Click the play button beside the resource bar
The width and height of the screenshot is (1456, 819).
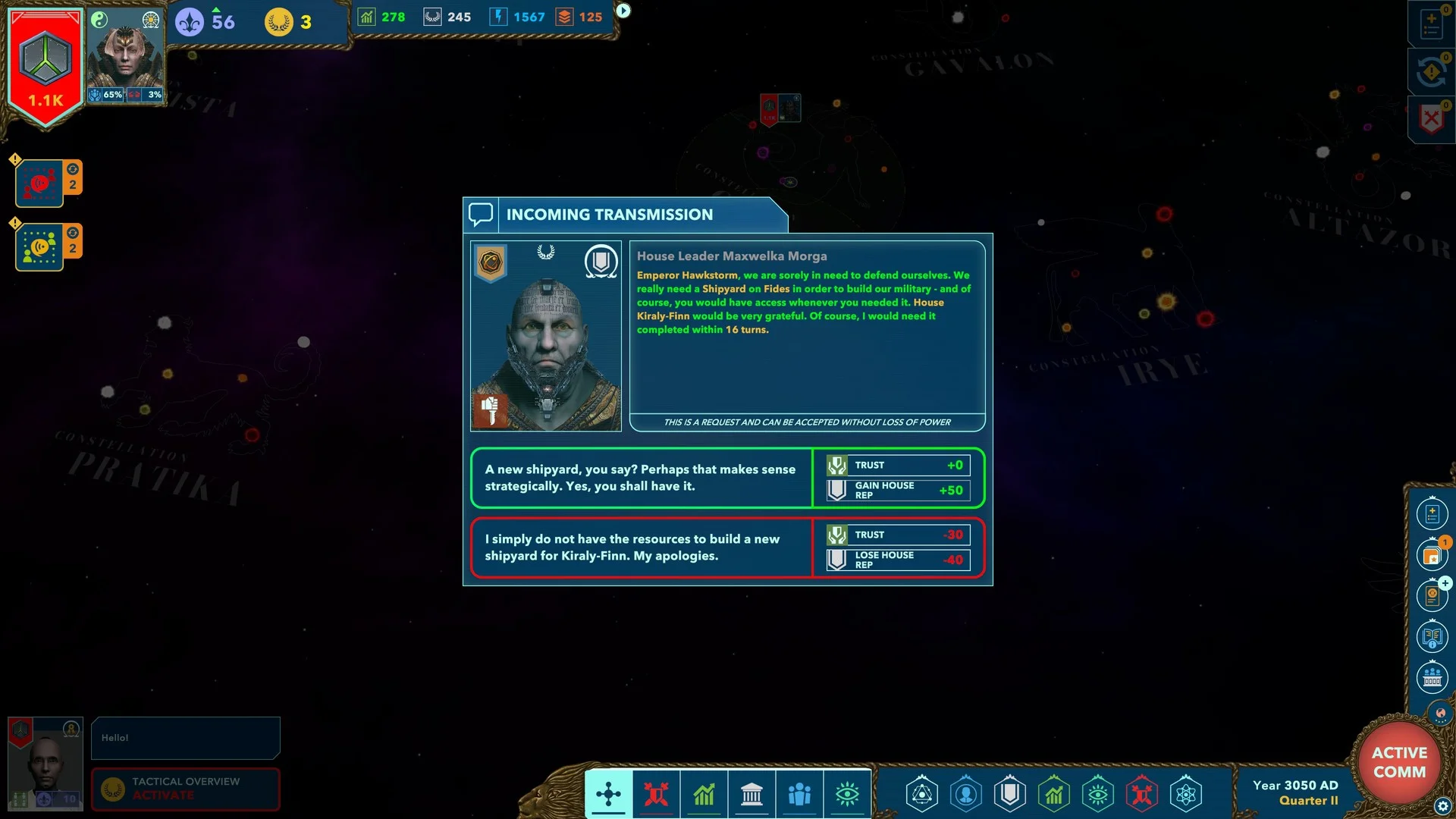tap(623, 11)
